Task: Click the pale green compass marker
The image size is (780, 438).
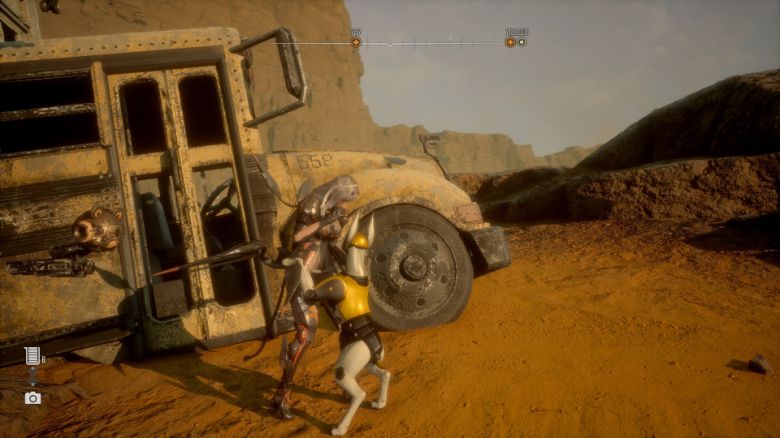Action: tap(522, 42)
